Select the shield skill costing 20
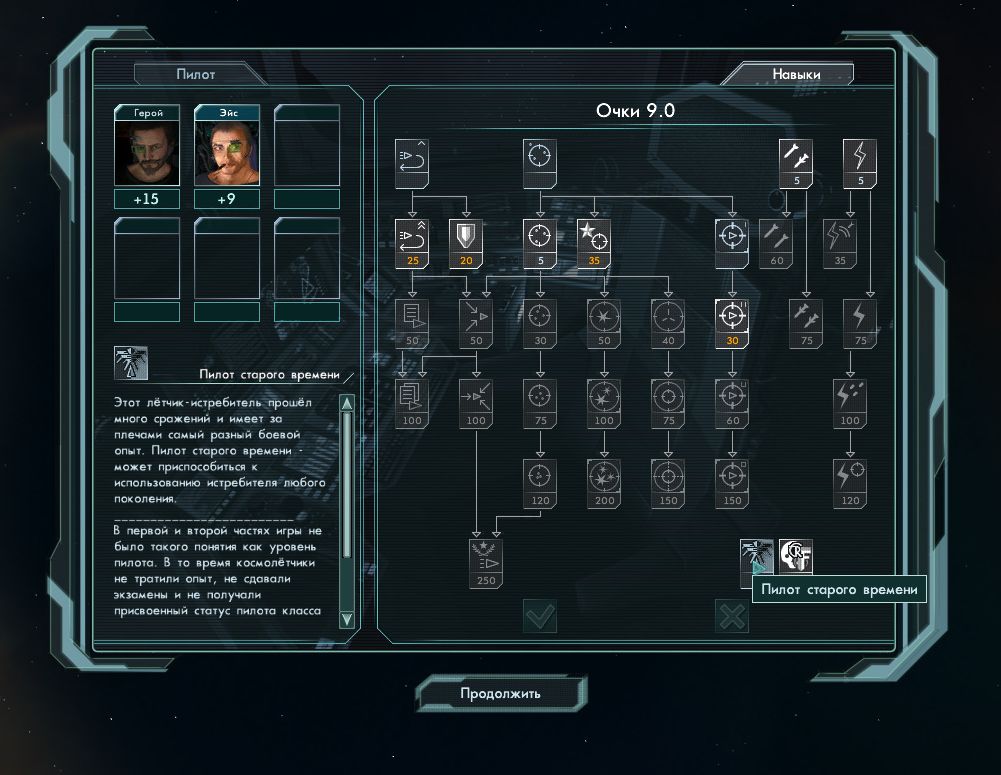Viewport: 1001px width, 775px height. 464,241
